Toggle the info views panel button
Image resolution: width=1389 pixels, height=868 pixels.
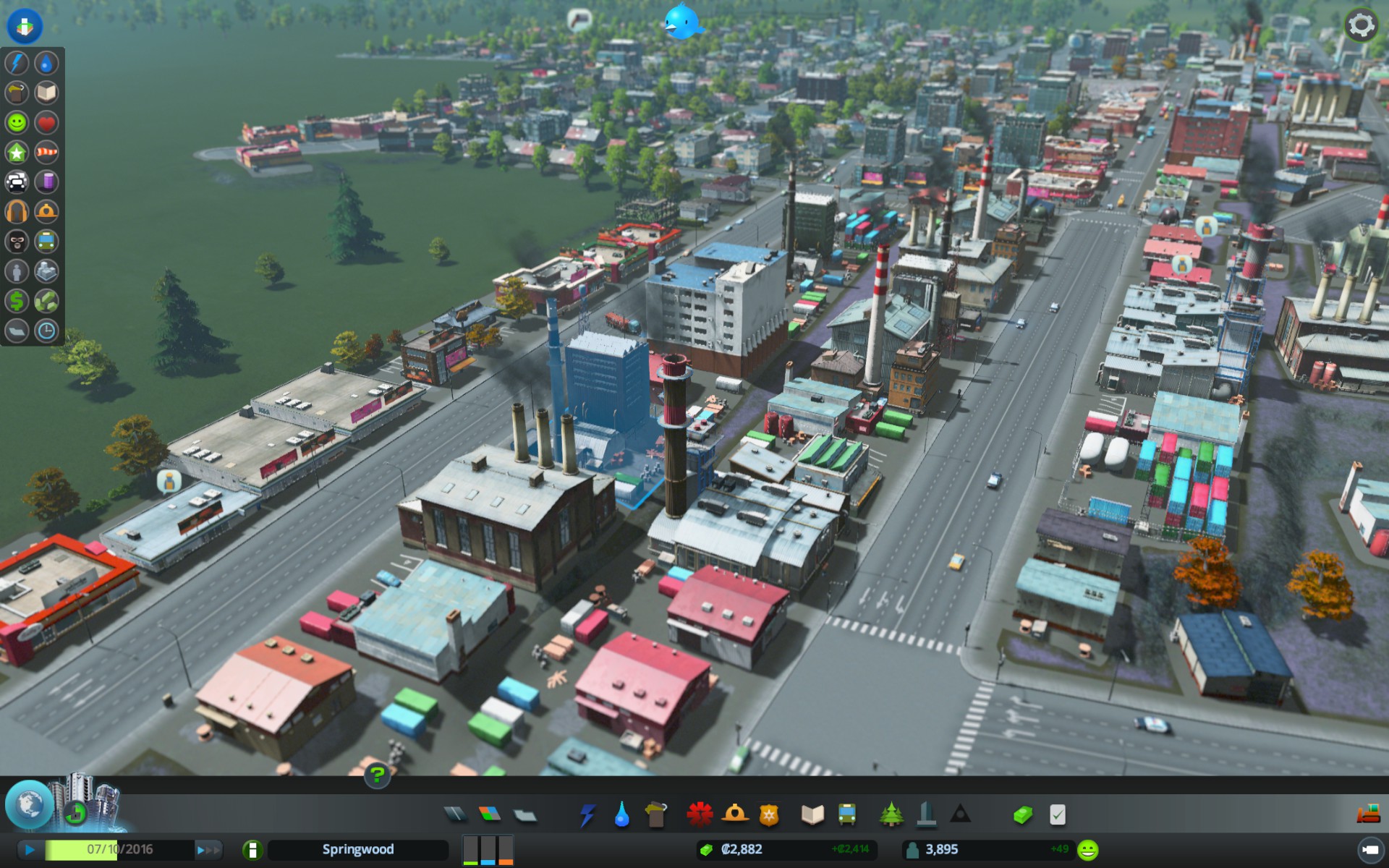pyautogui.click(x=25, y=25)
